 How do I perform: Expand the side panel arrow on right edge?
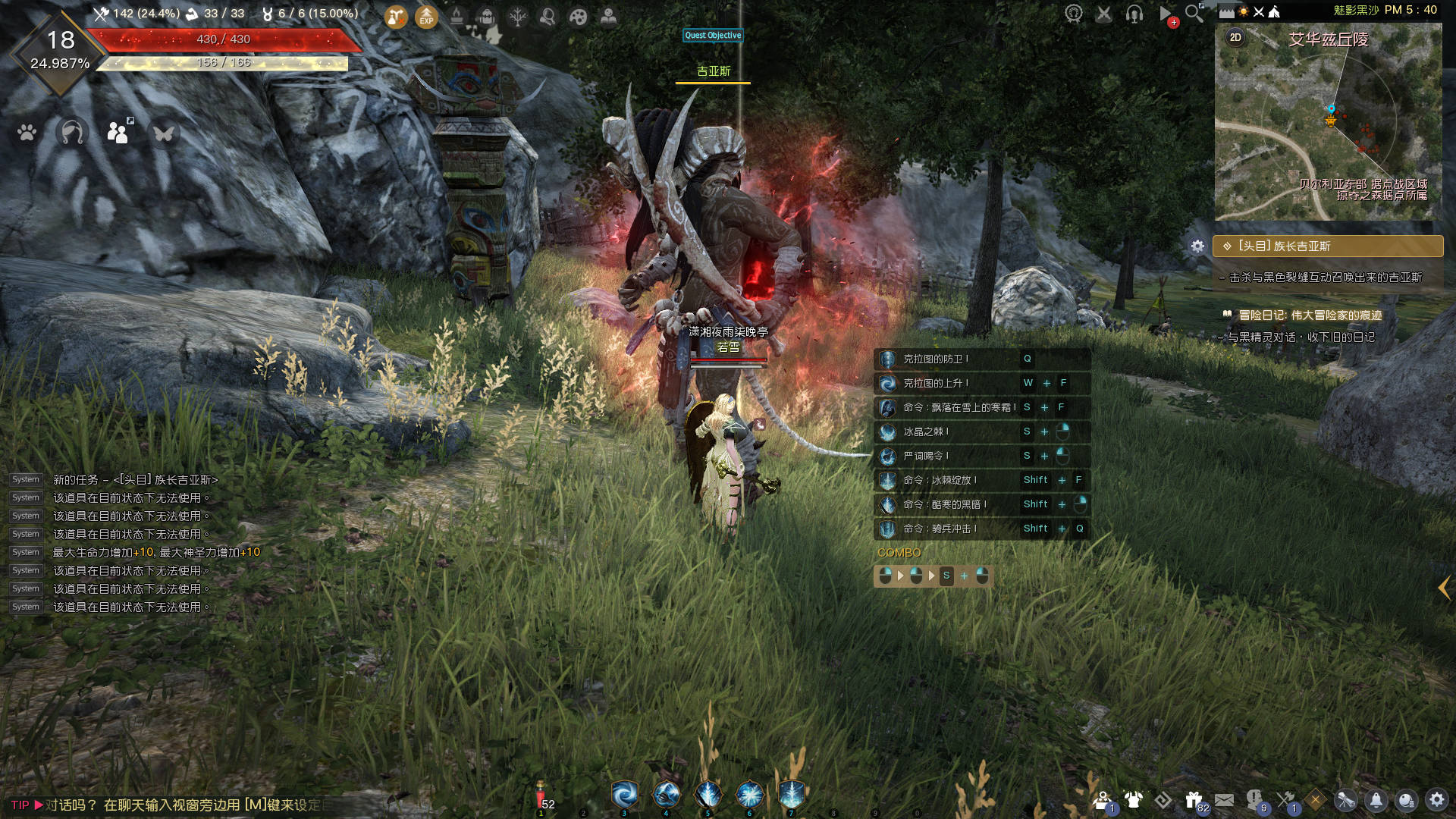point(1444,588)
